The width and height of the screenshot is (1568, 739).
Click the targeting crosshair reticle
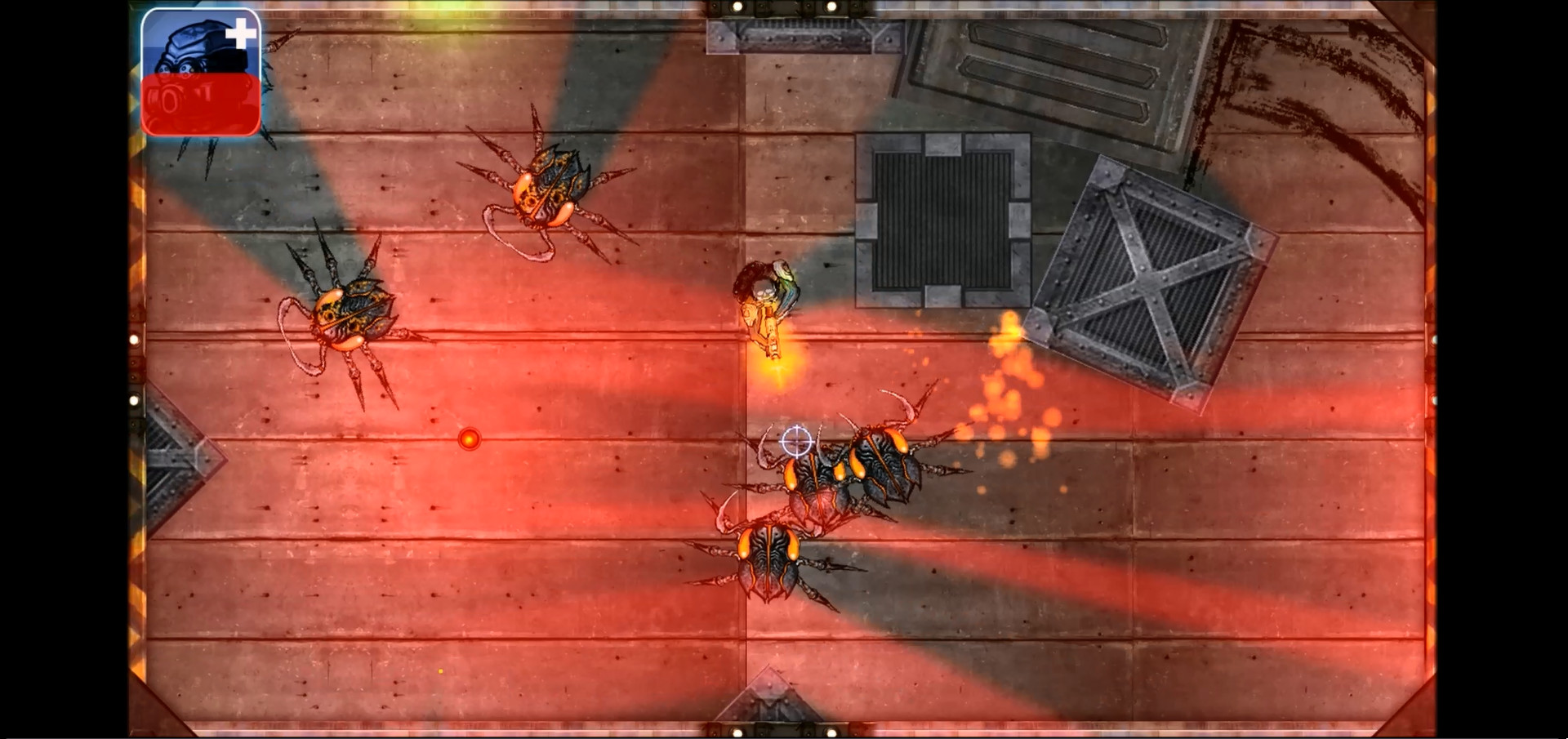pos(795,441)
